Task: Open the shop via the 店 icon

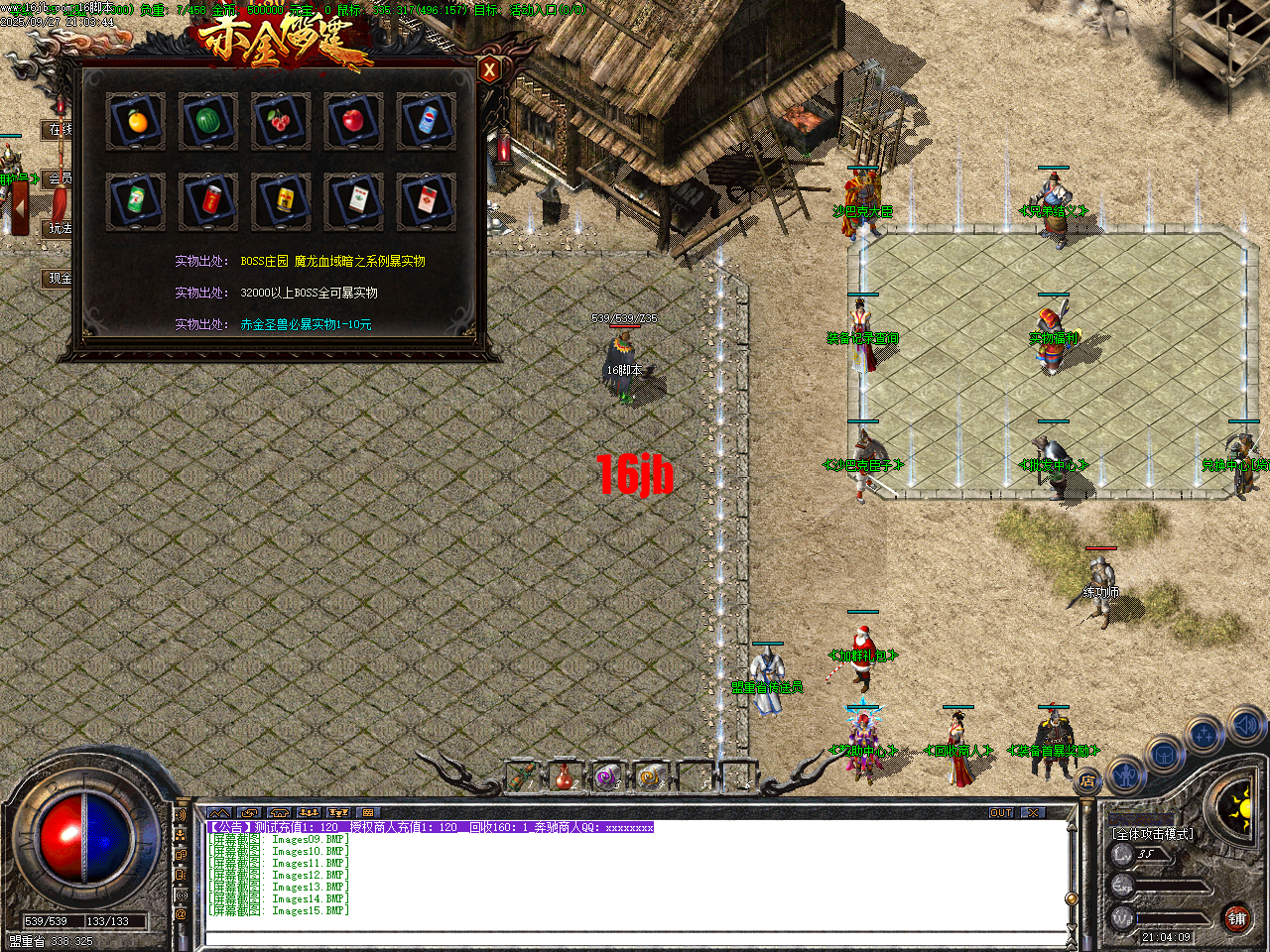Action: (1087, 780)
